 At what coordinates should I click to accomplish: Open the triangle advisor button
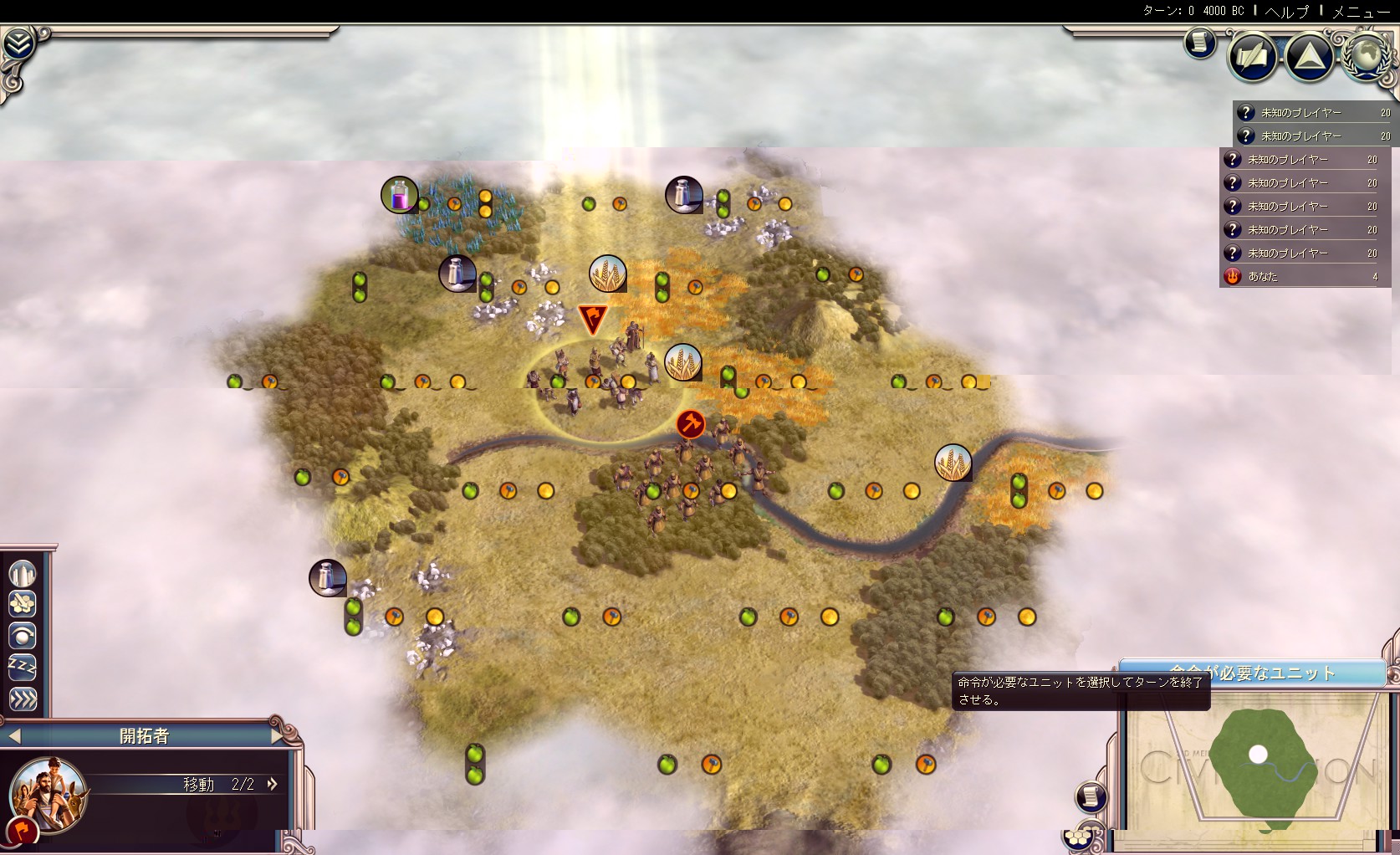pos(1309,57)
